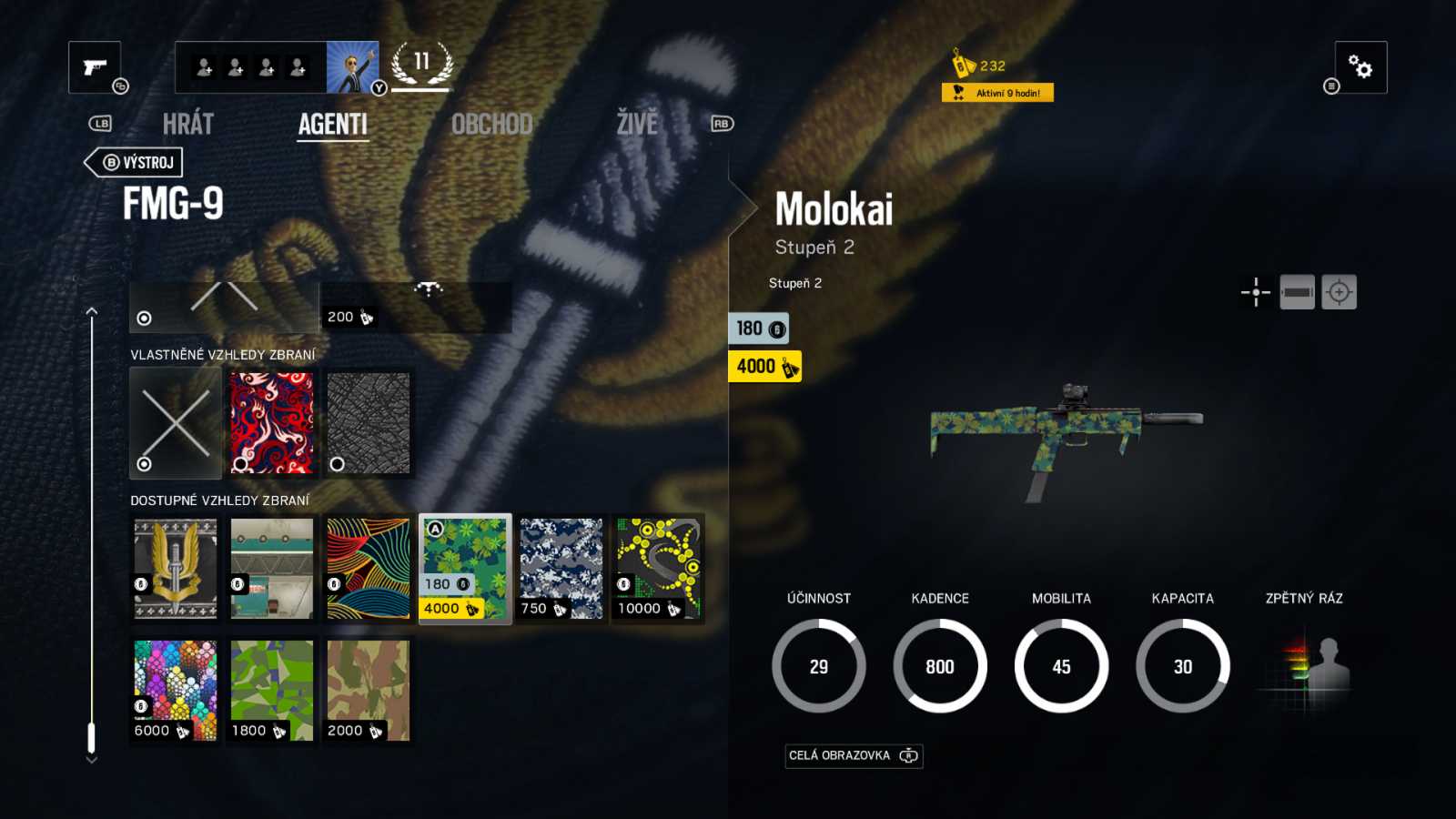Click the laurel level 11 badge
Image resolution: width=1456 pixels, height=819 pixels.
pyautogui.click(x=420, y=65)
